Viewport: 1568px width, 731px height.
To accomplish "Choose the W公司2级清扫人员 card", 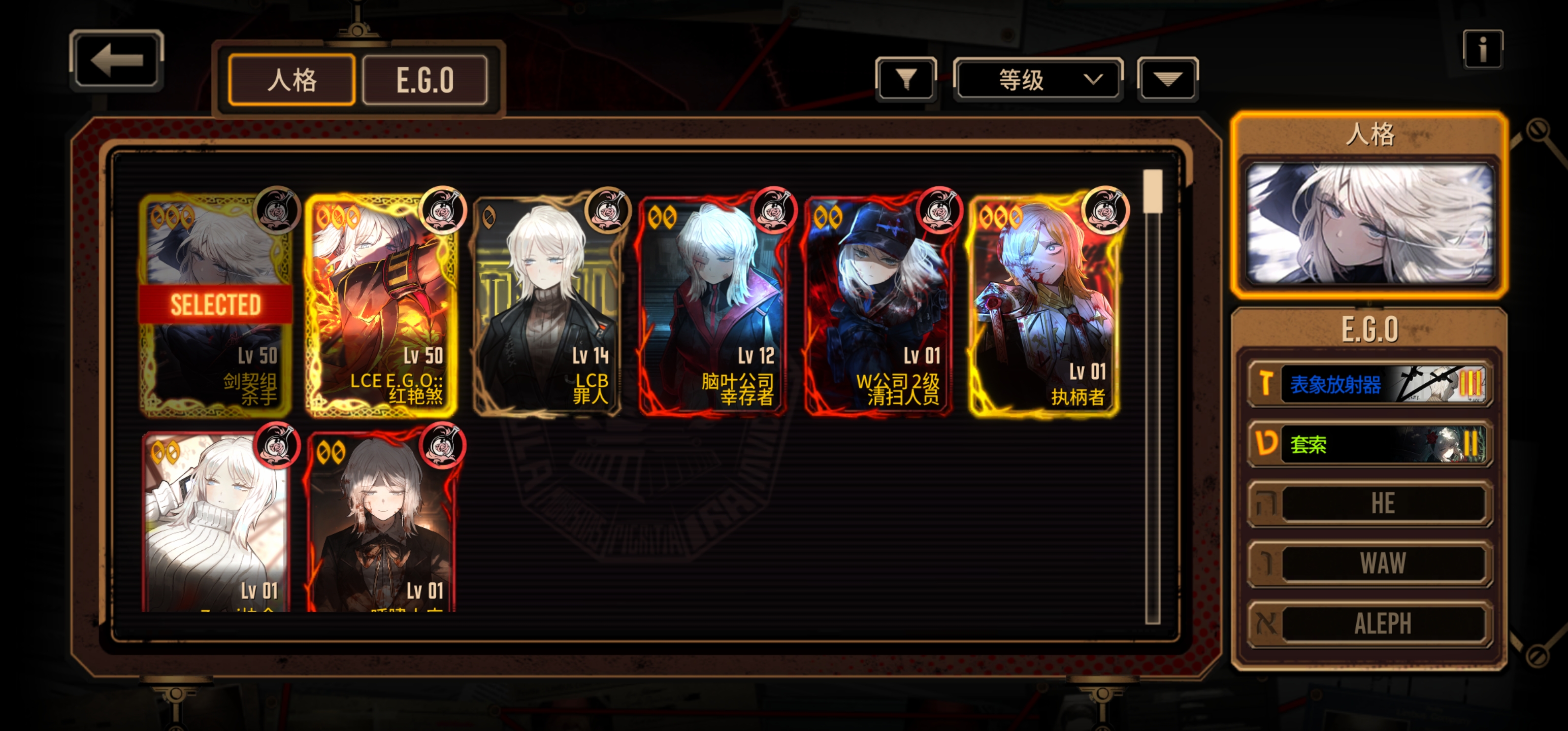I will point(878,305).
